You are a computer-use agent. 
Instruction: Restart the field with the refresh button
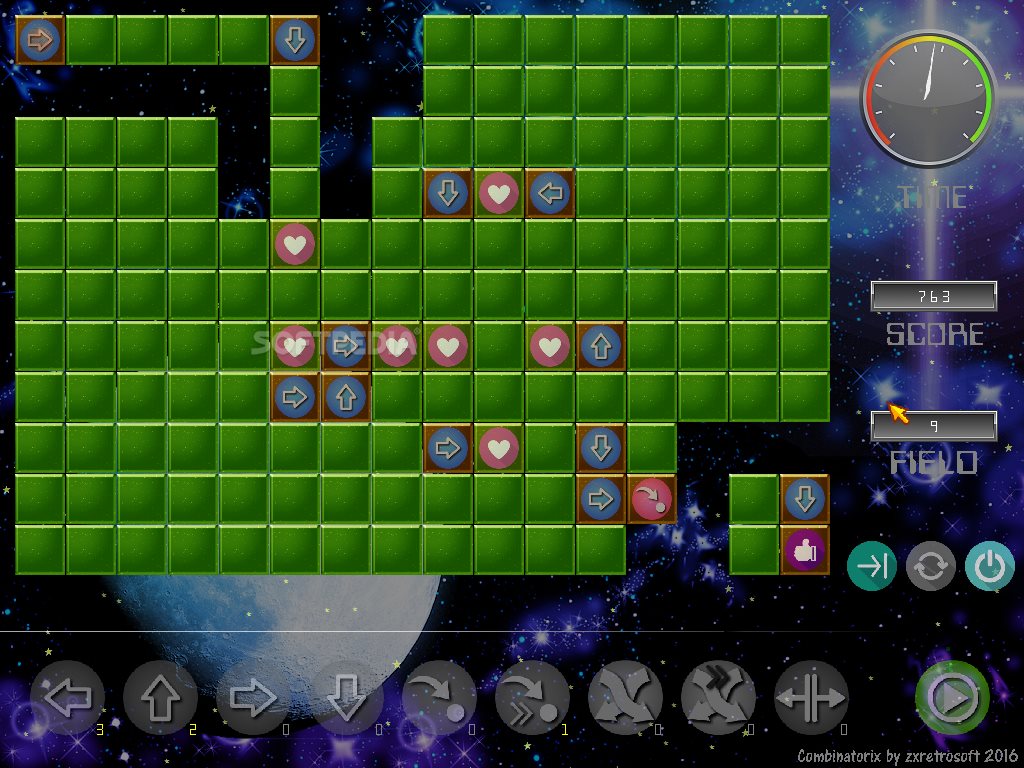(x=931, y=567)
